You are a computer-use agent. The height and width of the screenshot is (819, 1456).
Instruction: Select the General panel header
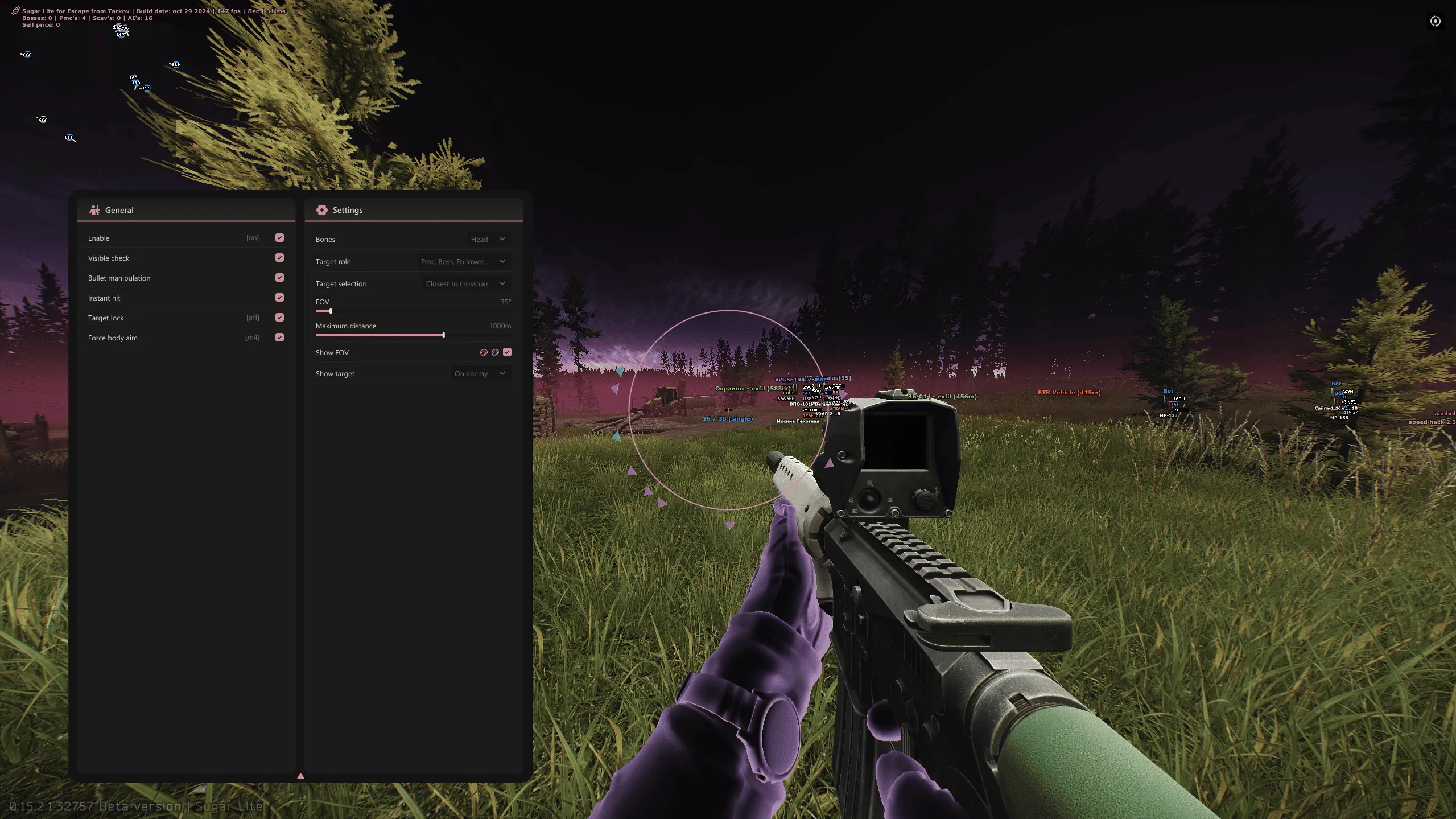click(119, 209)
